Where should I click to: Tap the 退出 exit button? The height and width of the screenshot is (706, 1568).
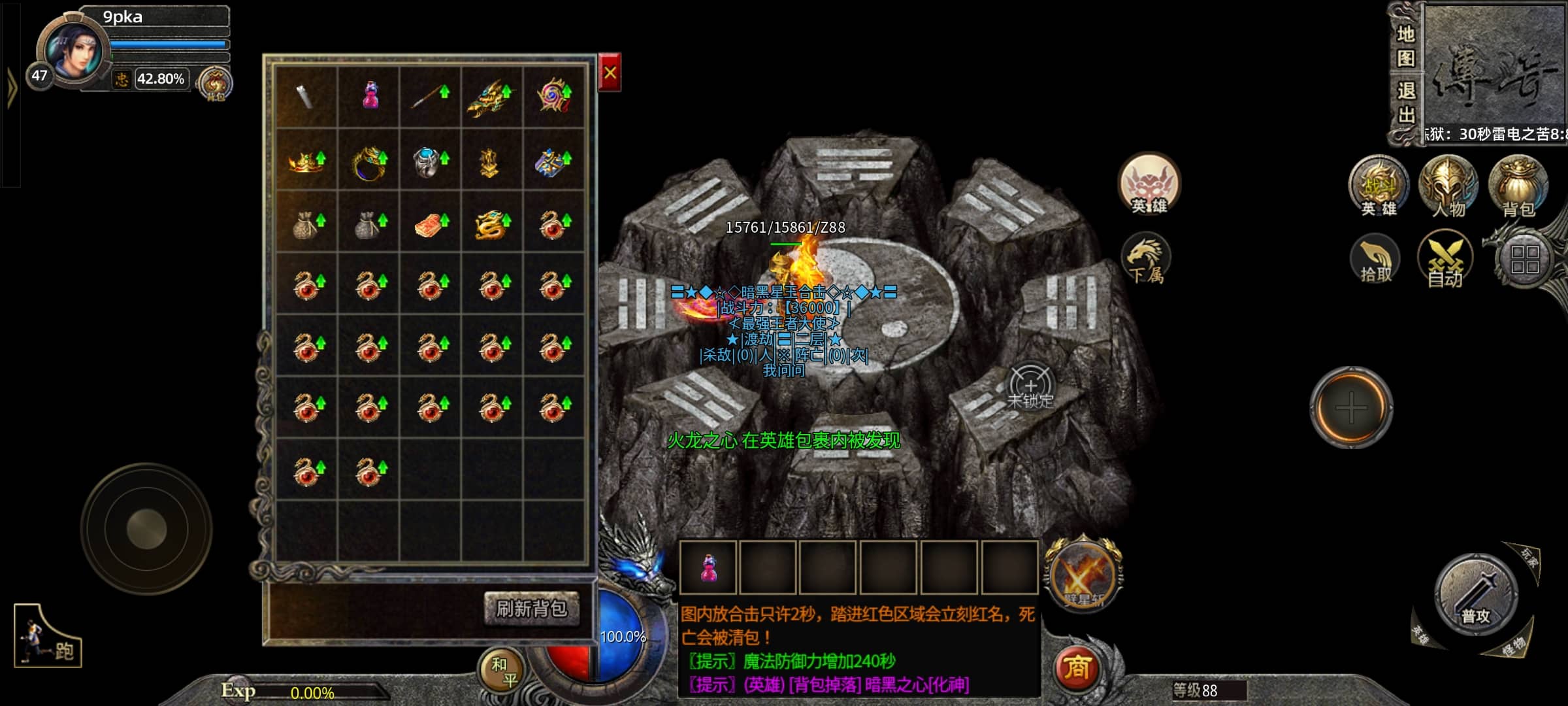pyautogui.click(x=1405, y=103)
